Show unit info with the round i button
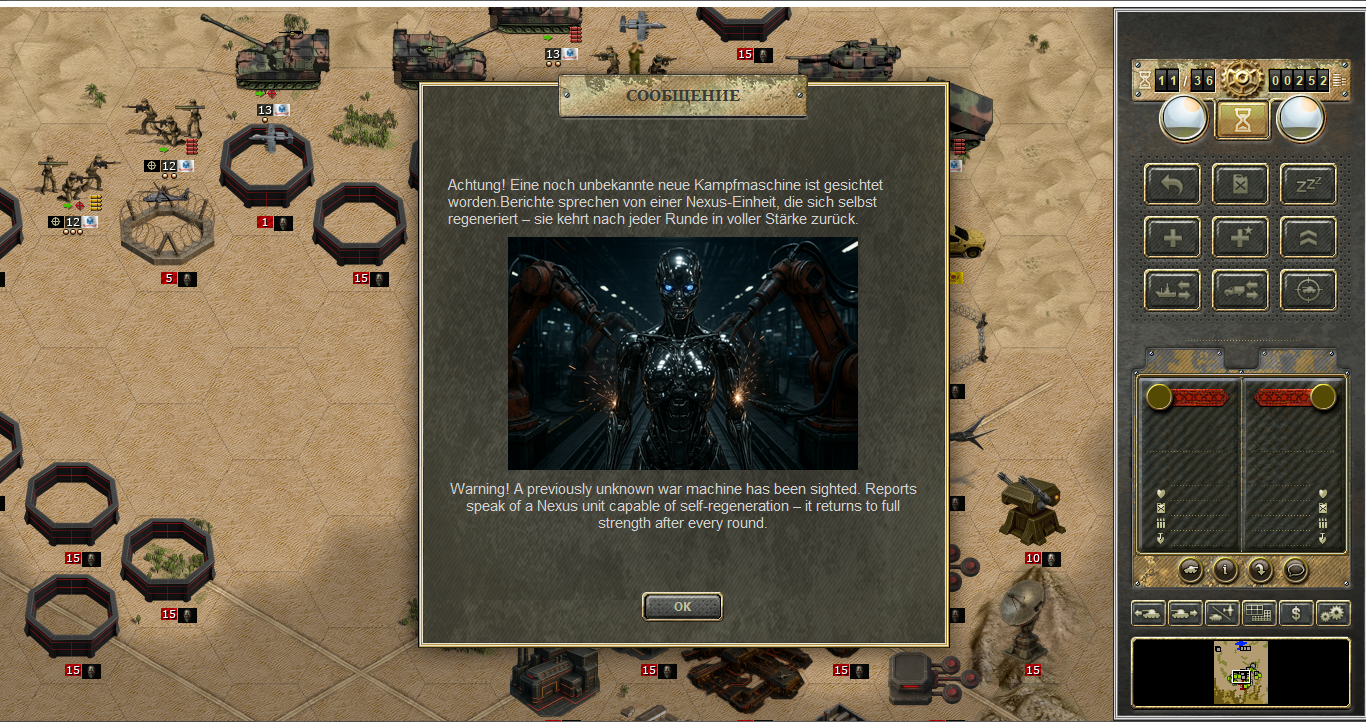 1226,570
